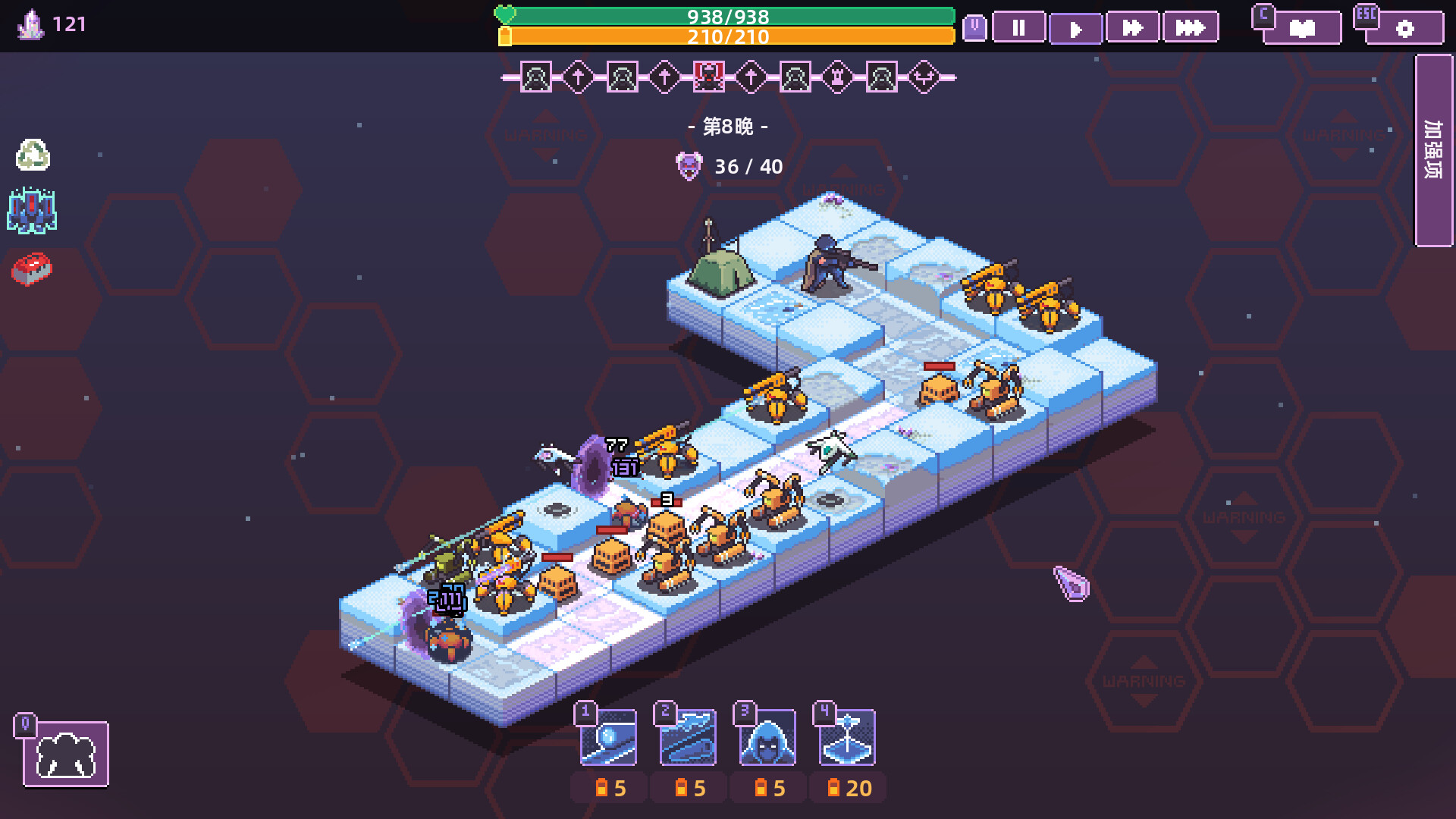Select ability 1, the snowball skill

tap(607, 737)
